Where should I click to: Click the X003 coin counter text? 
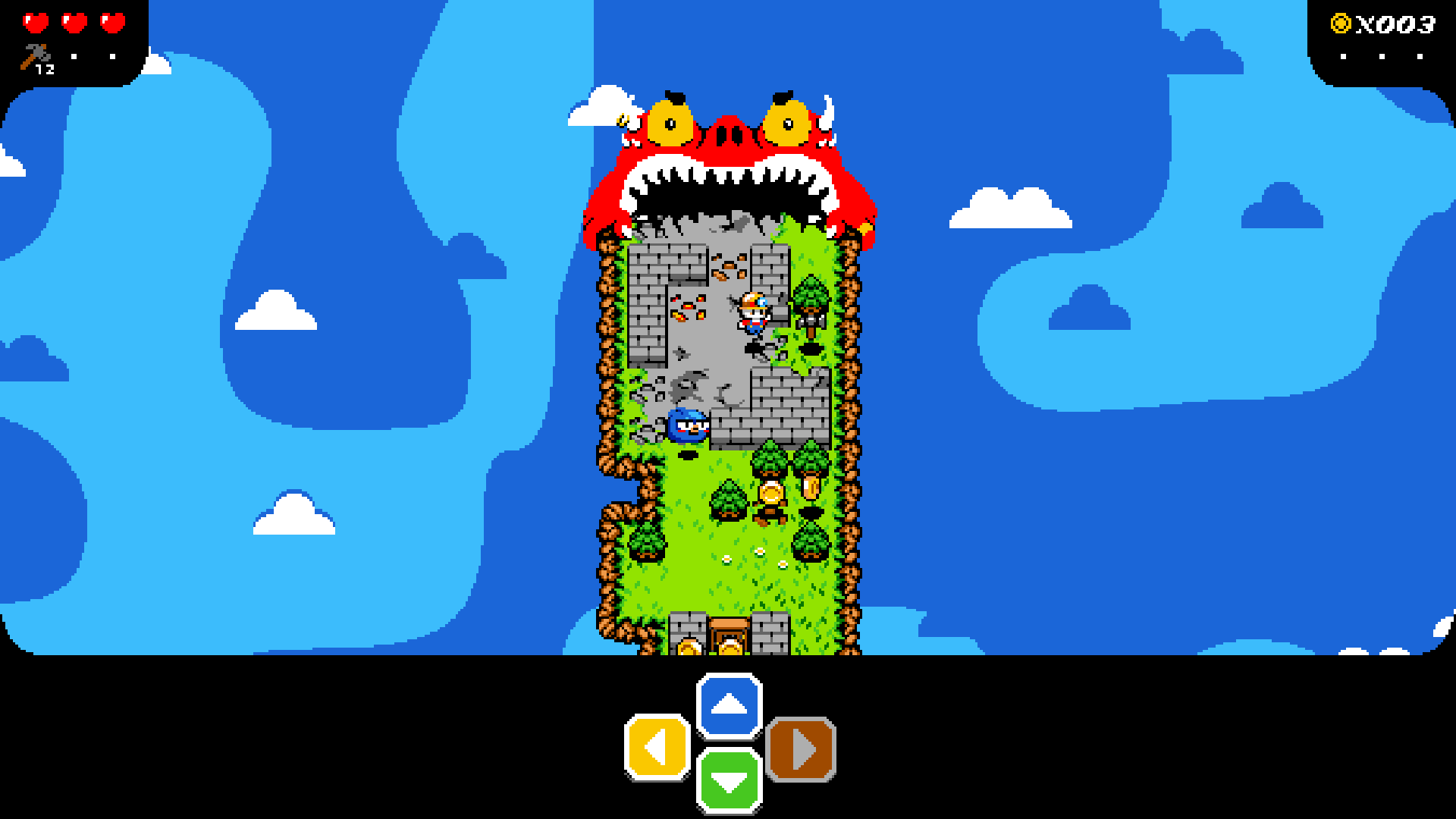click(1397, 24)
